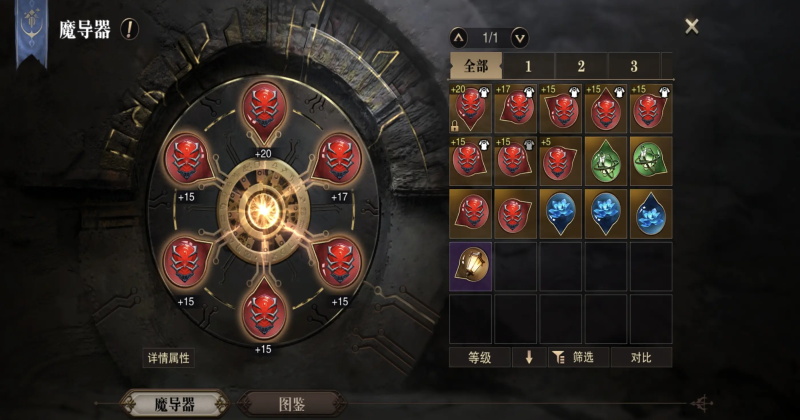
Task: Open the 等级 sort dropdown
Action: tap(479, 357)
